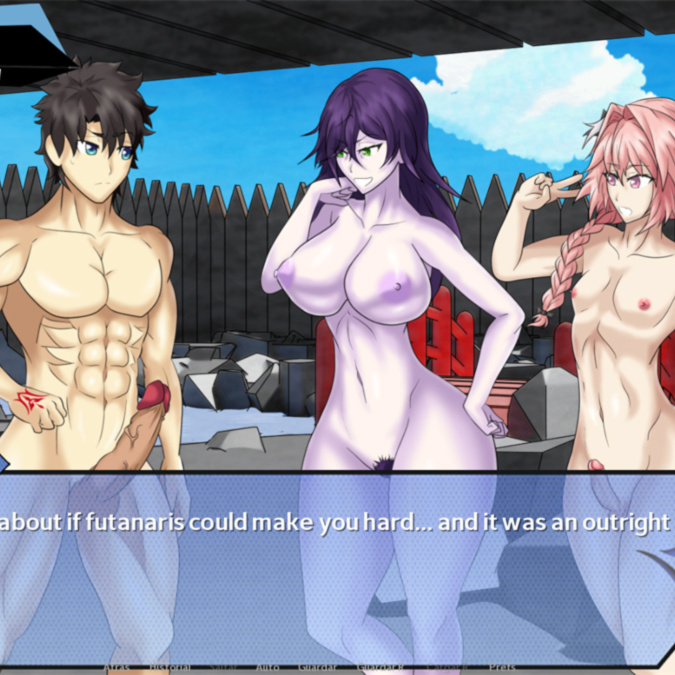Open the Prefs preferences menu
The image size is (675, 675).
502,666
